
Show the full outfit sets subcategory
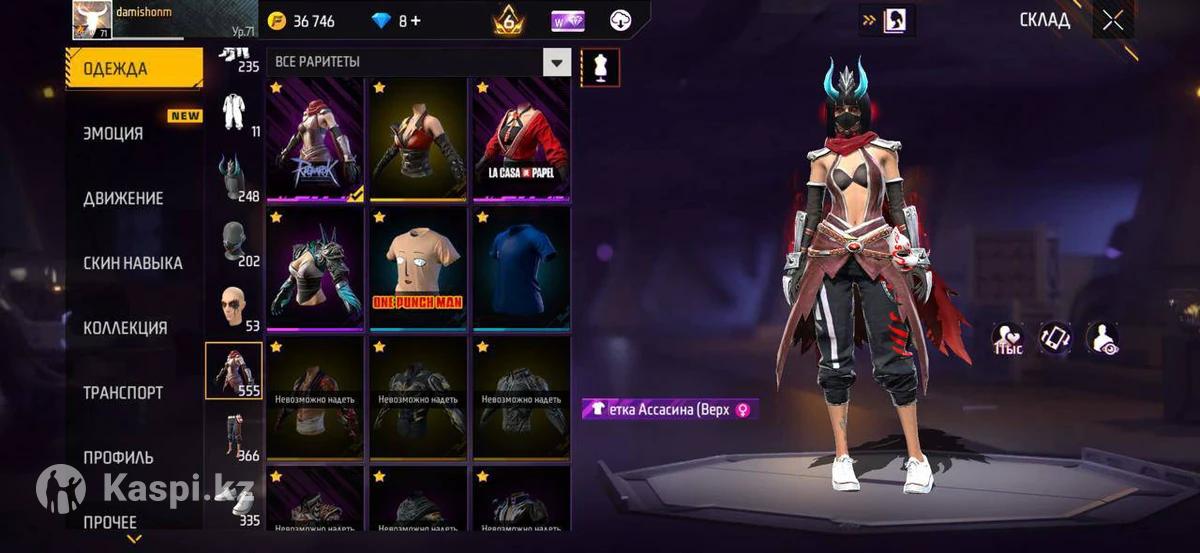[234, 110]
